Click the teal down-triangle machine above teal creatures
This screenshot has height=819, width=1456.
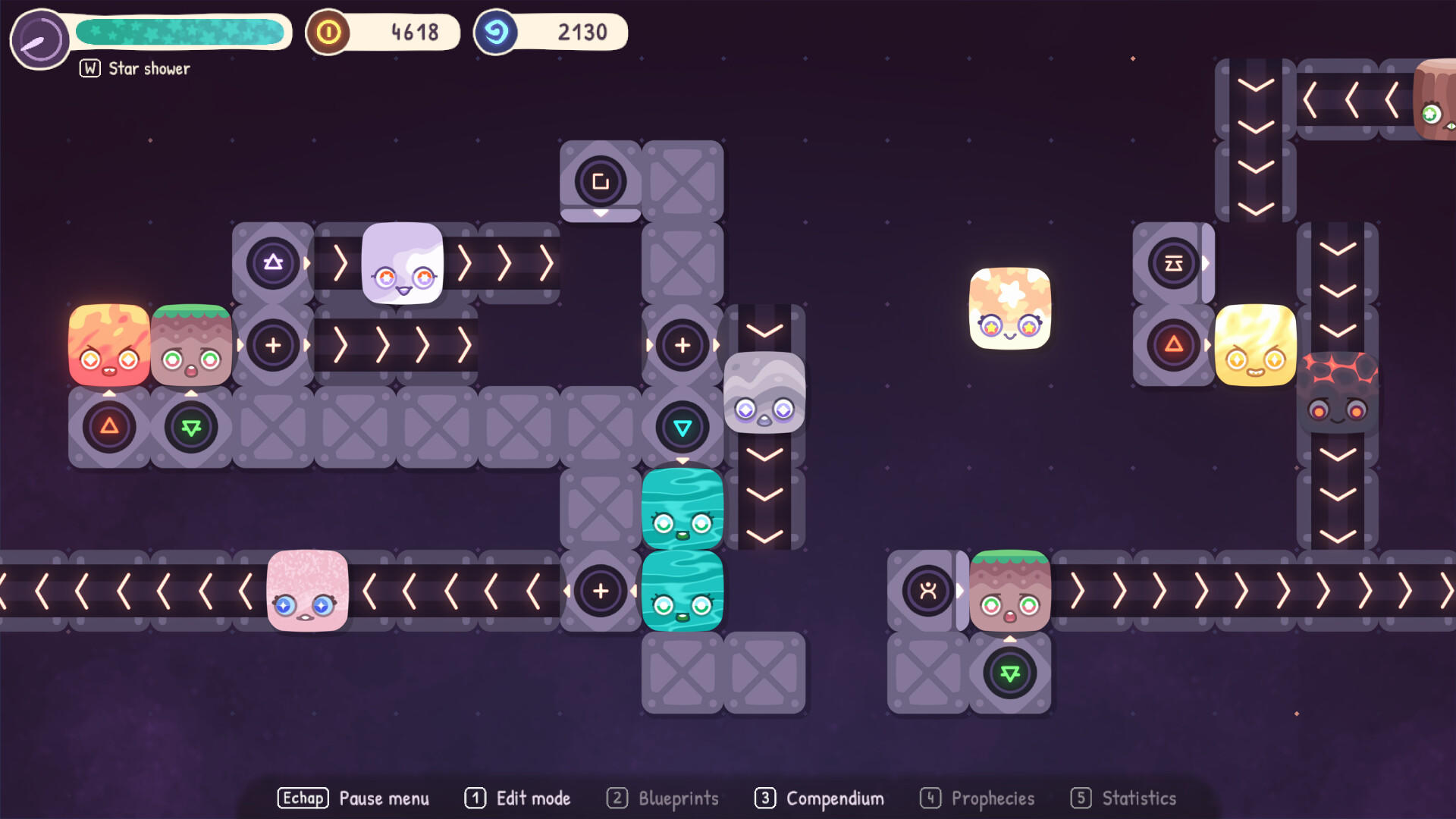682,427
